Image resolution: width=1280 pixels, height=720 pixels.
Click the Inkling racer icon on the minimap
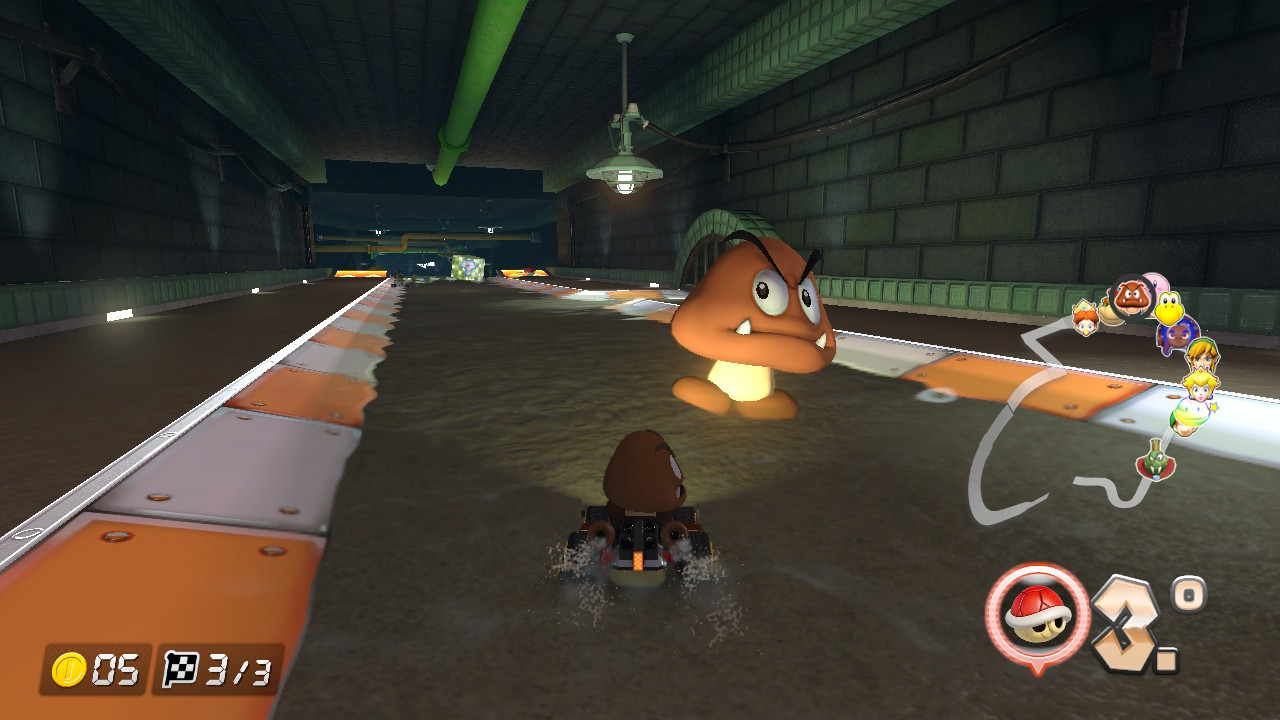click(1176, 335)
